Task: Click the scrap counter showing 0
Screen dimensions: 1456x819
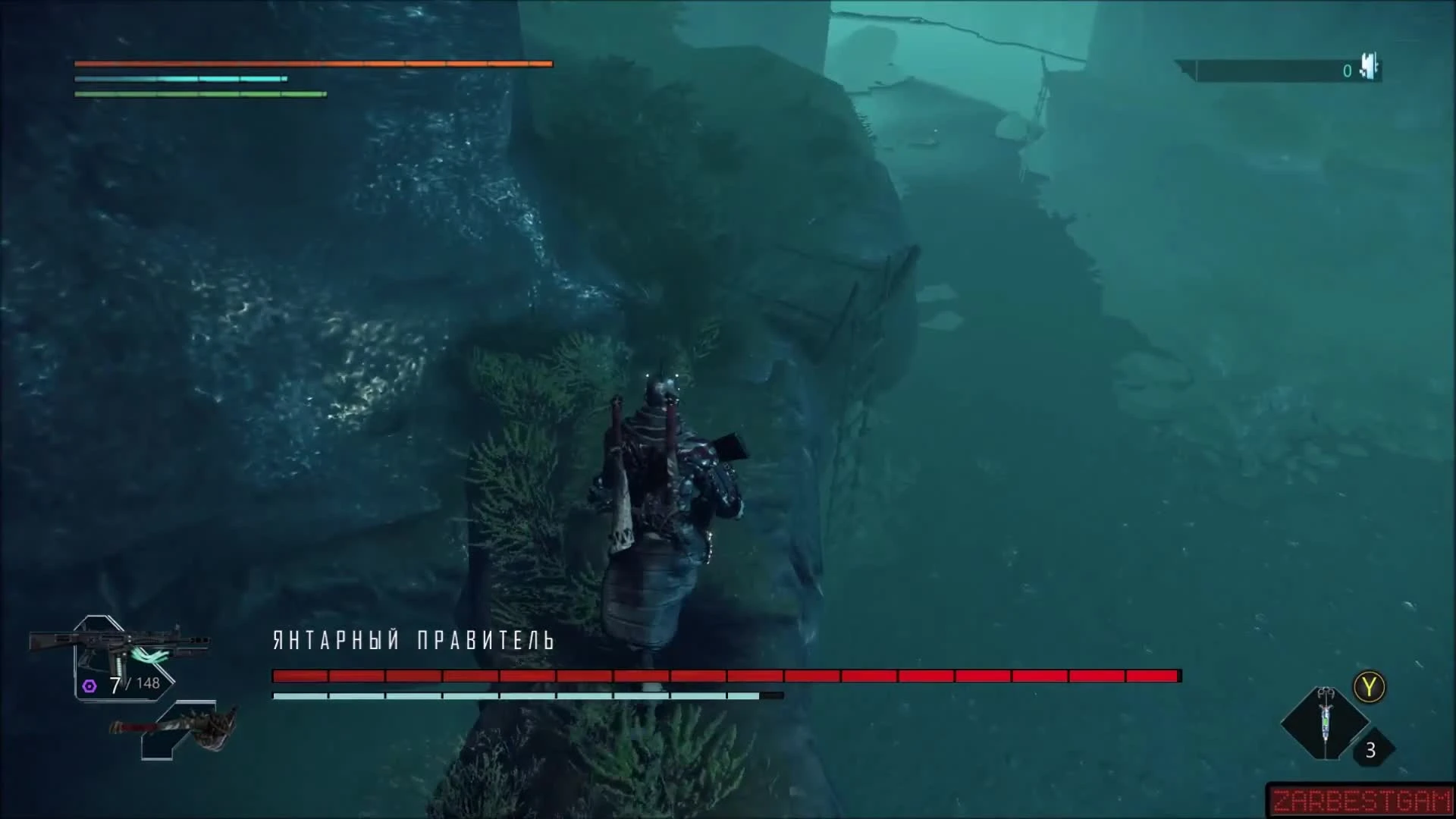Action: (1347, 71)
